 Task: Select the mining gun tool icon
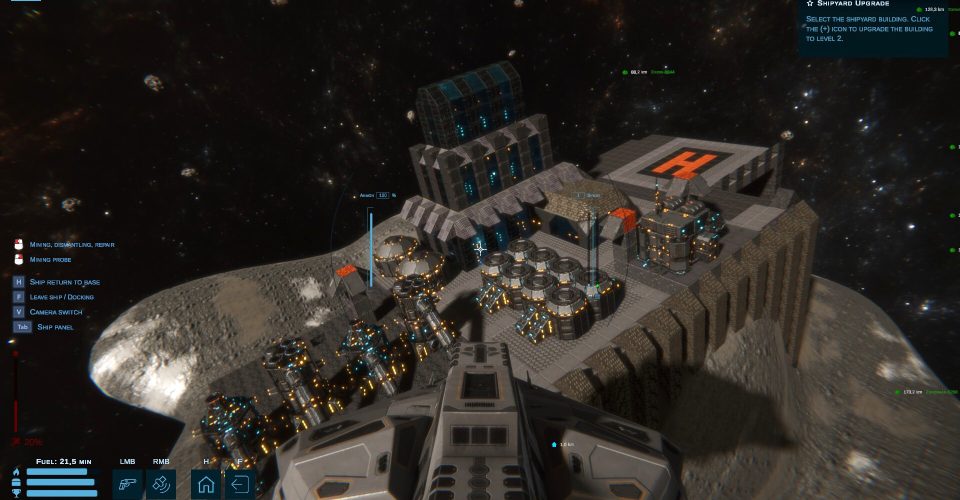coord(127,485)
